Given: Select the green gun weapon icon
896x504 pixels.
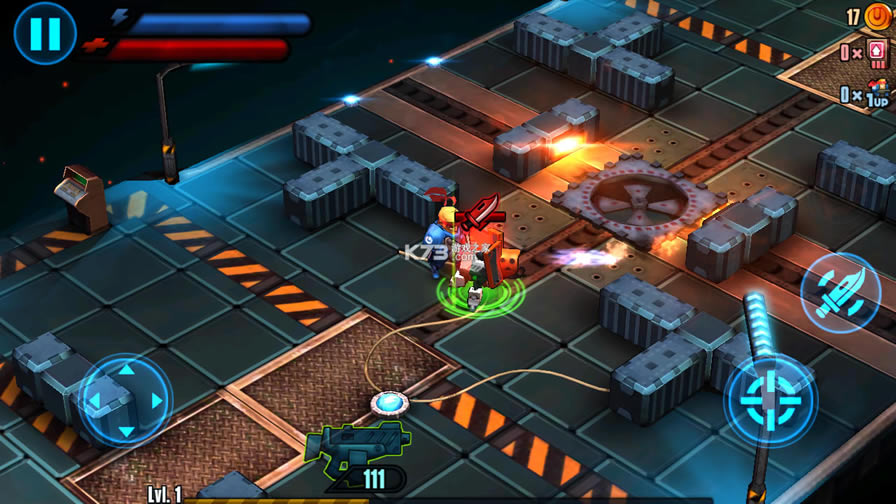Looking at the screenshot, I should [x=358, y=443].
